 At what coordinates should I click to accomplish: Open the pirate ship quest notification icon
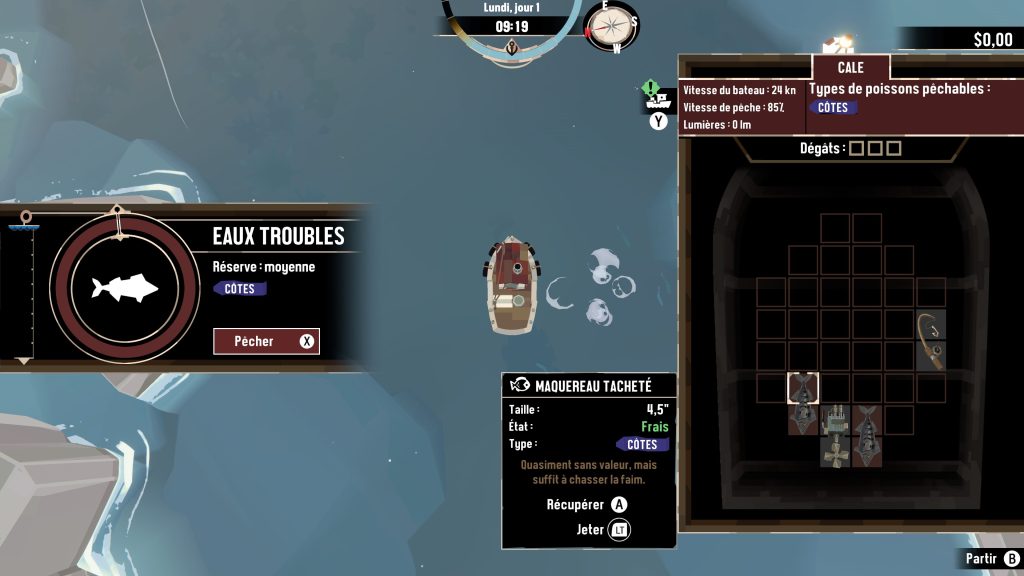coord(657,98)
